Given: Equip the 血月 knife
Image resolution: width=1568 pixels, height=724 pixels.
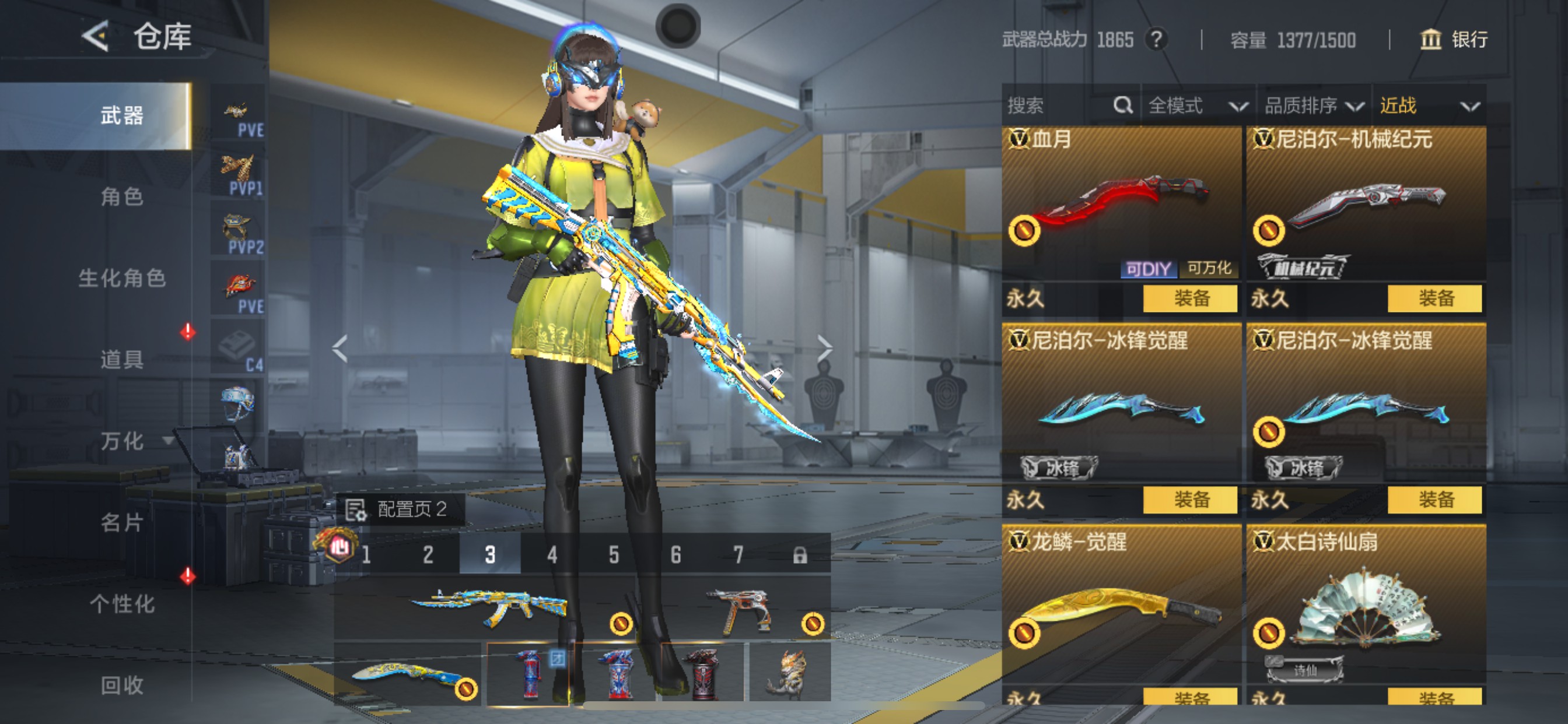Looking at the screenshot, I should click(1190, 298).
